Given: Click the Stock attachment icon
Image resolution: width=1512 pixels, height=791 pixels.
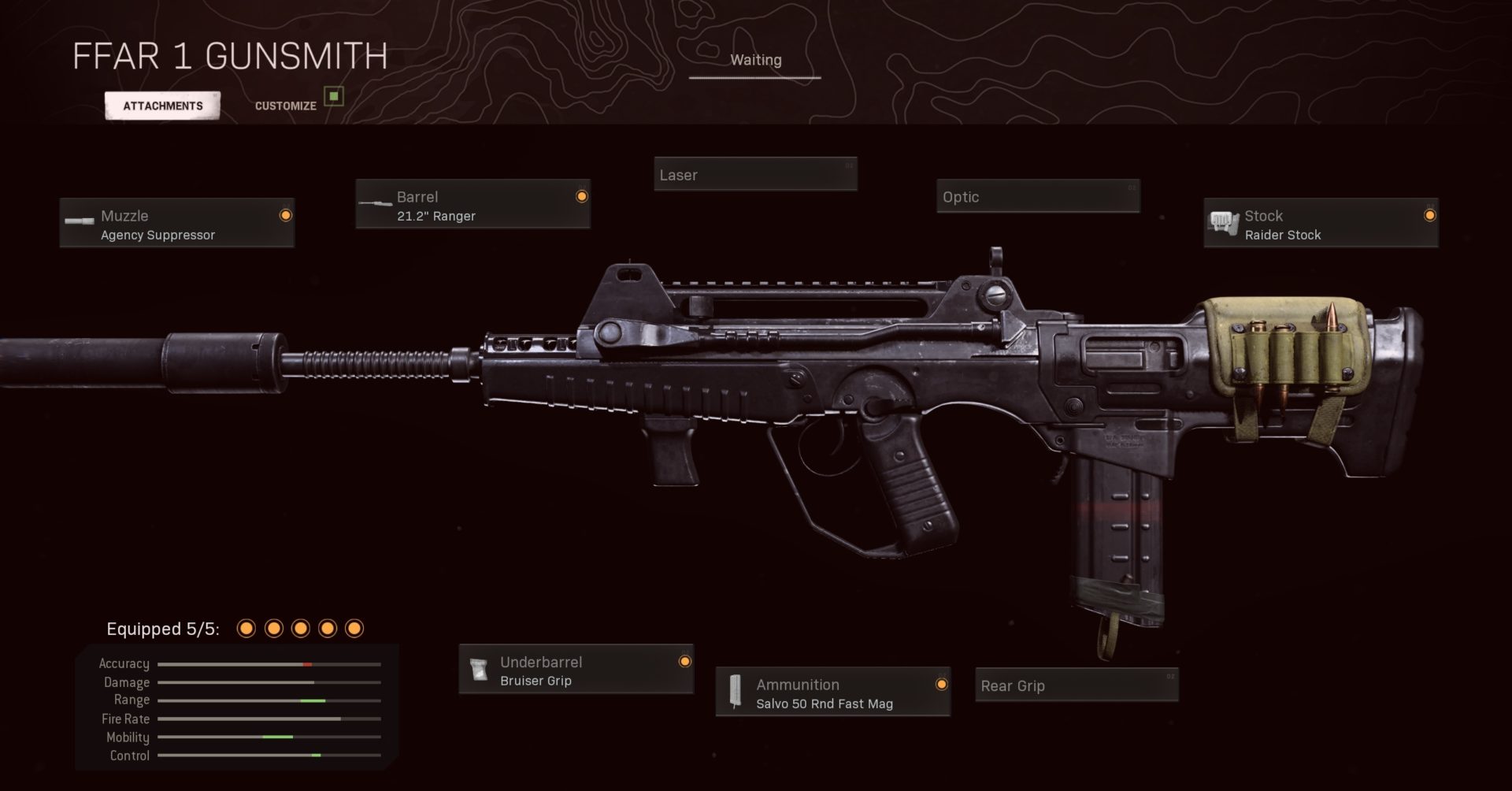Looking at the screenshot, I should click(1224, 222).
